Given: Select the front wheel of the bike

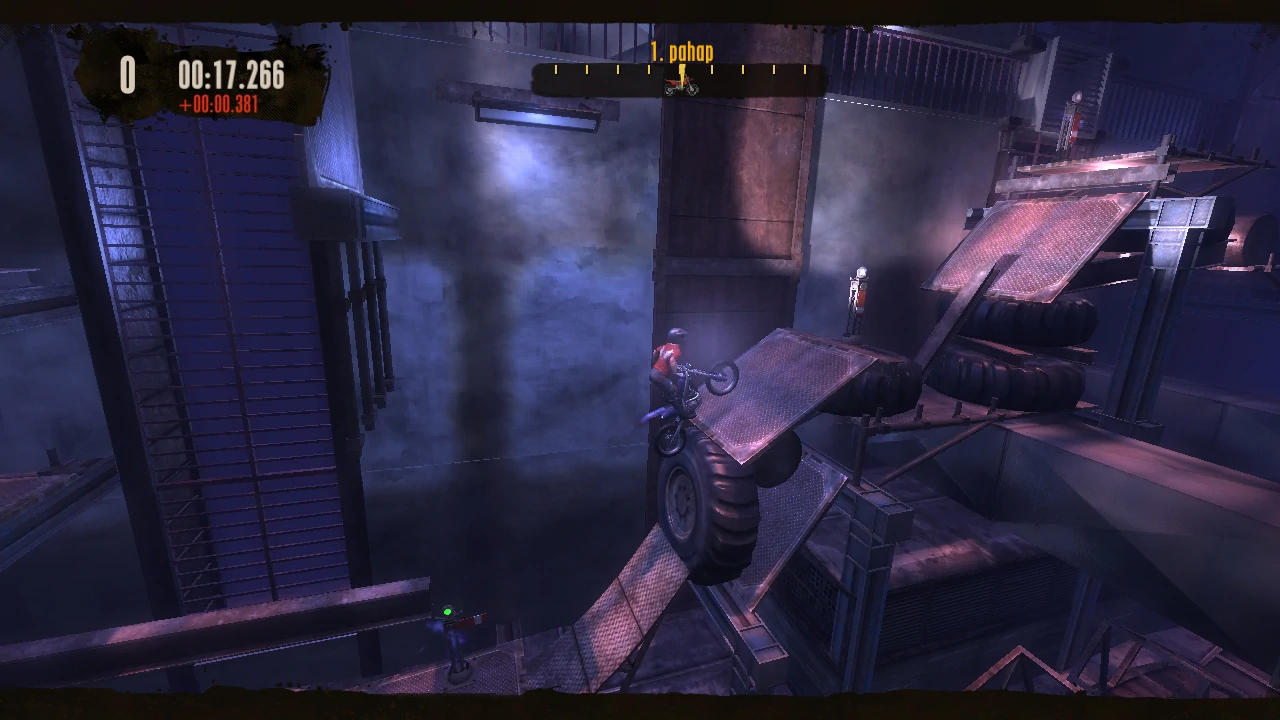Looking at the screenshot, I should (722, 380).
